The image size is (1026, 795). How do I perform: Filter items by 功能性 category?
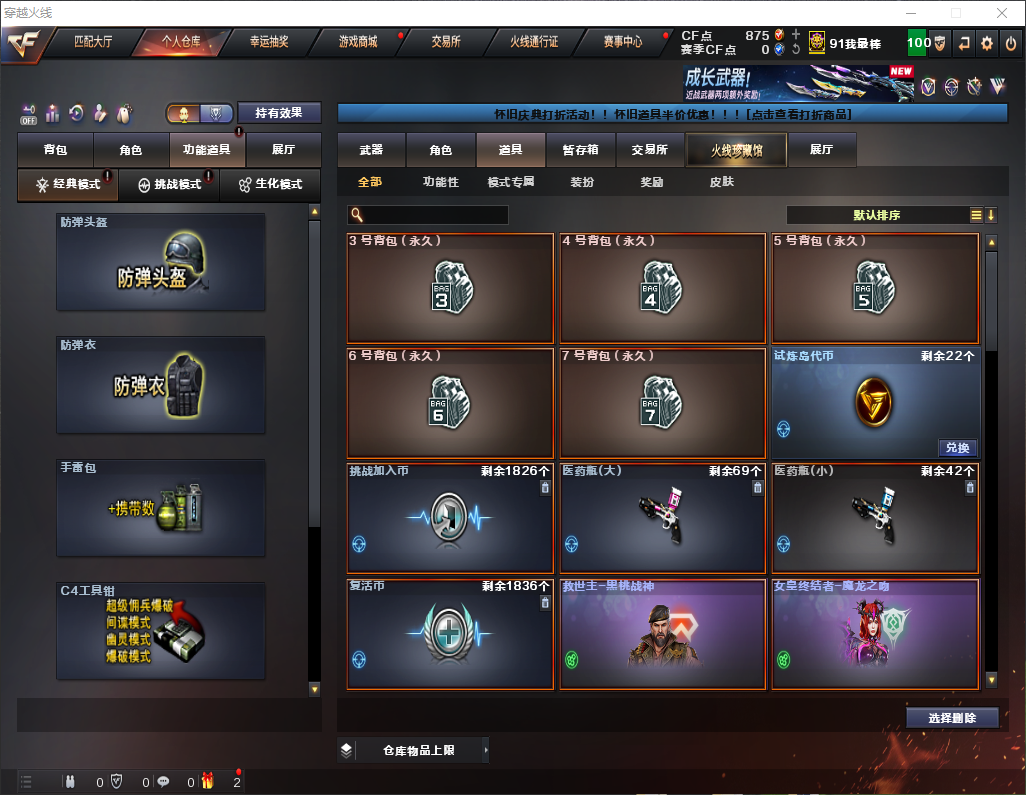(x=440, y=182)
